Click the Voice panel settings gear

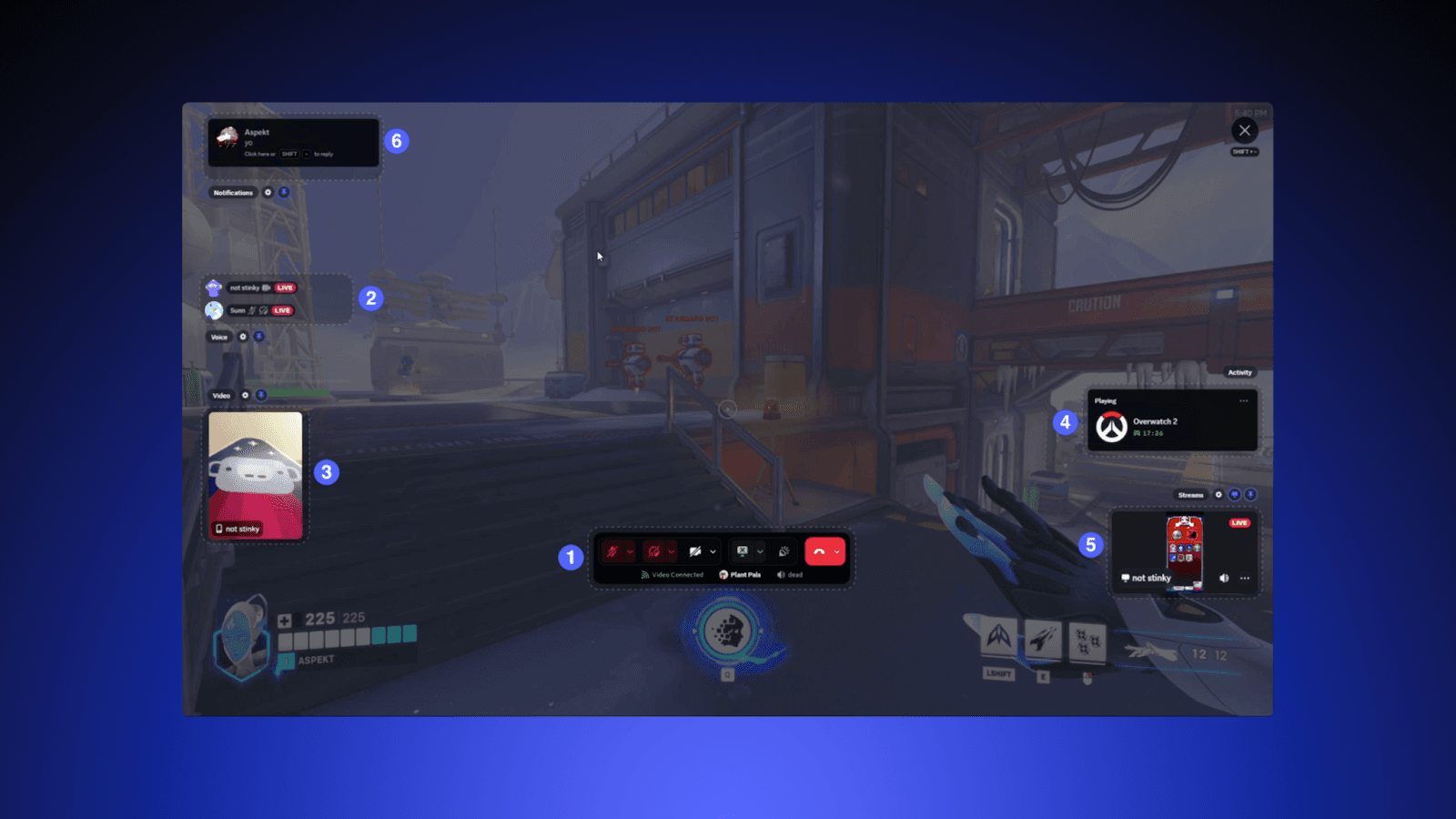pos(243,337)
